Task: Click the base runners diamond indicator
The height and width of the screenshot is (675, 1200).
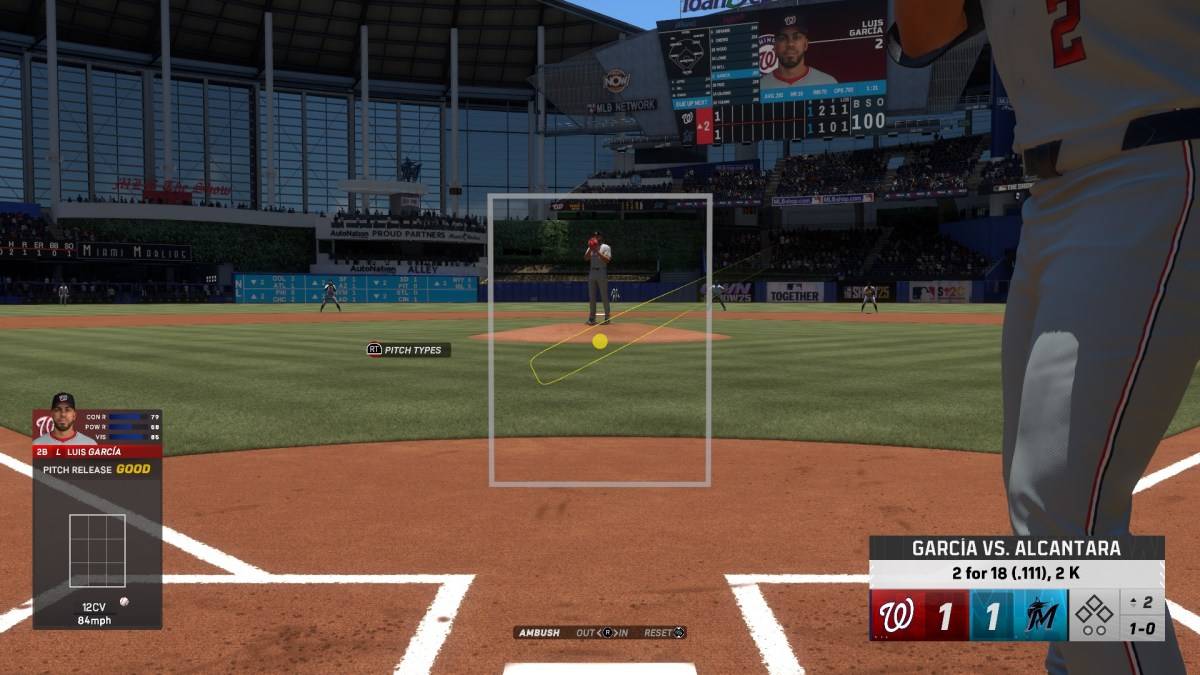Action: click(1094, 615)
